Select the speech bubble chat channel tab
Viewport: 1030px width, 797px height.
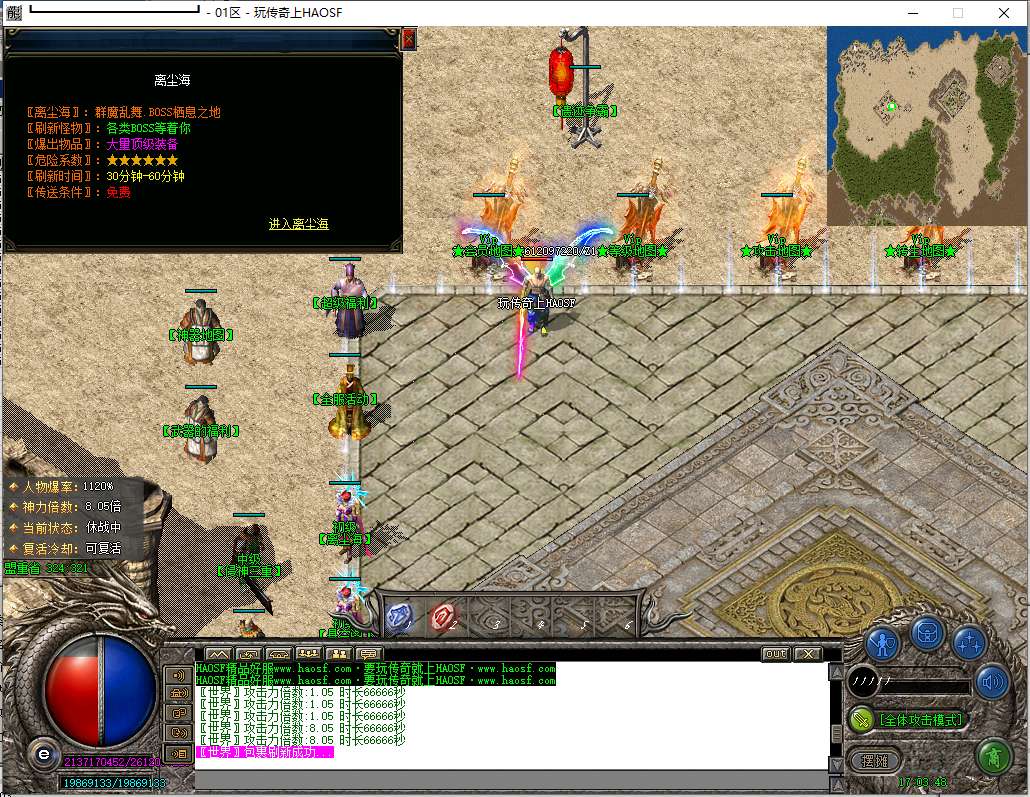click(370, 655)
